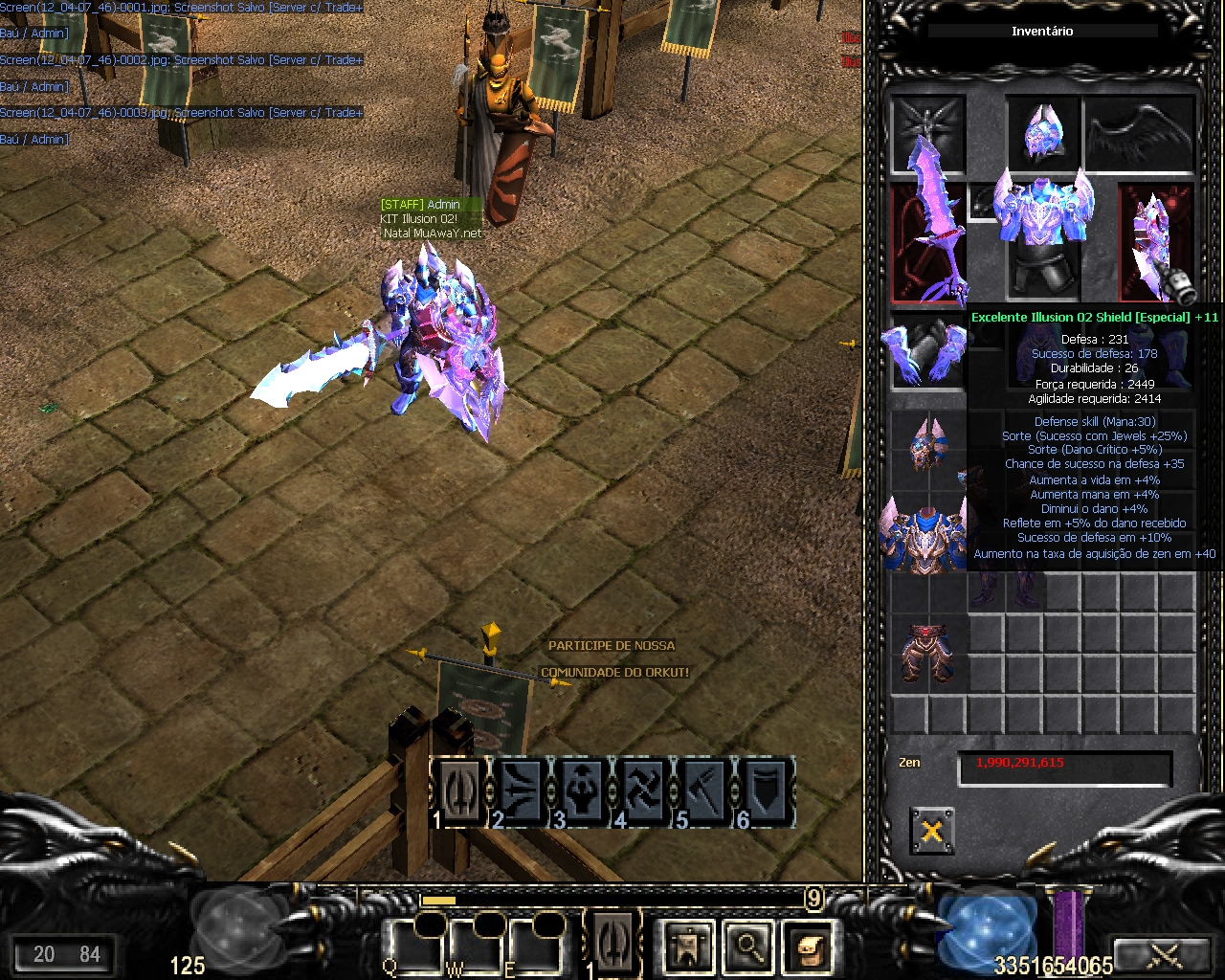1225x980 pixels.
Task: Pick the blue chest armor in the inventory grid
Action: coord(924,534)
